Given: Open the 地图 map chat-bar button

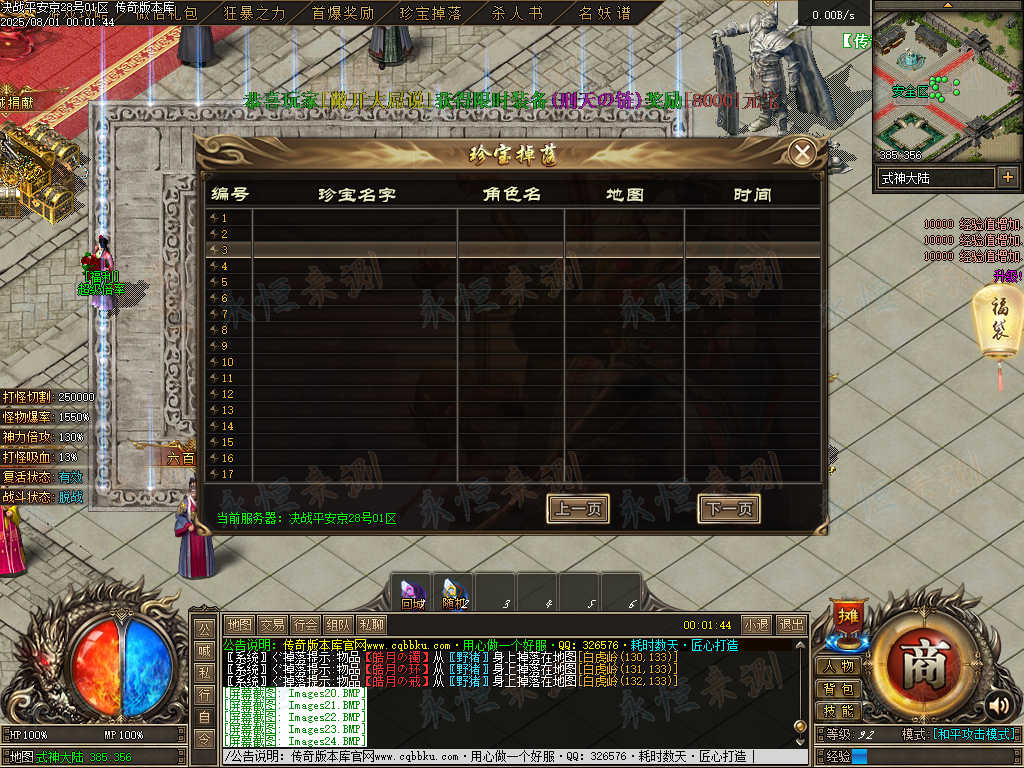Looking at the screenshot, I should 240,624.
